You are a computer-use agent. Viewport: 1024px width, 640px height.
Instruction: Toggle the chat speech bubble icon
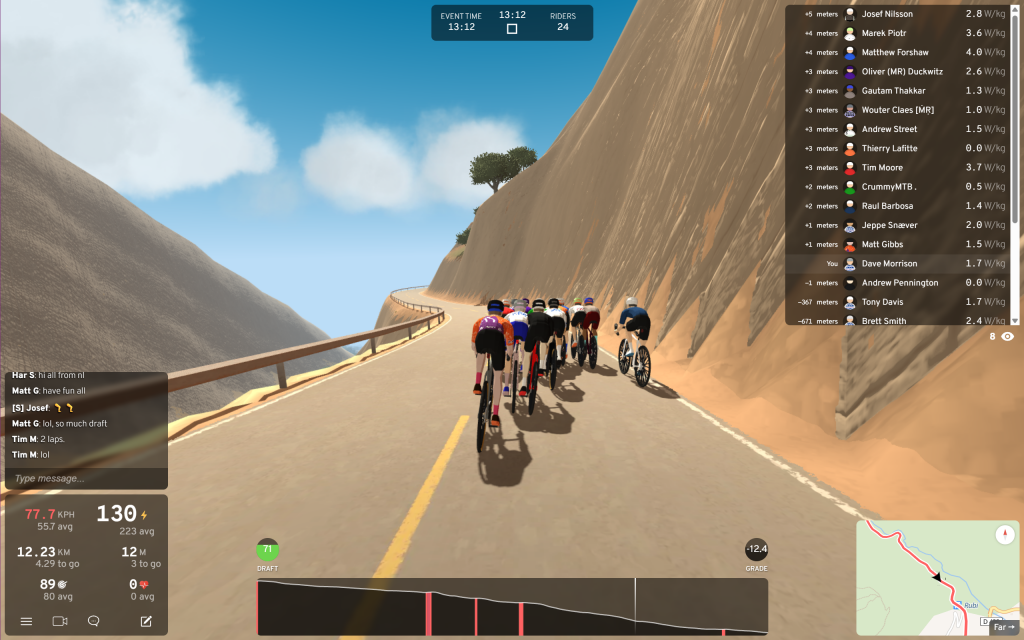pos(94,621)
